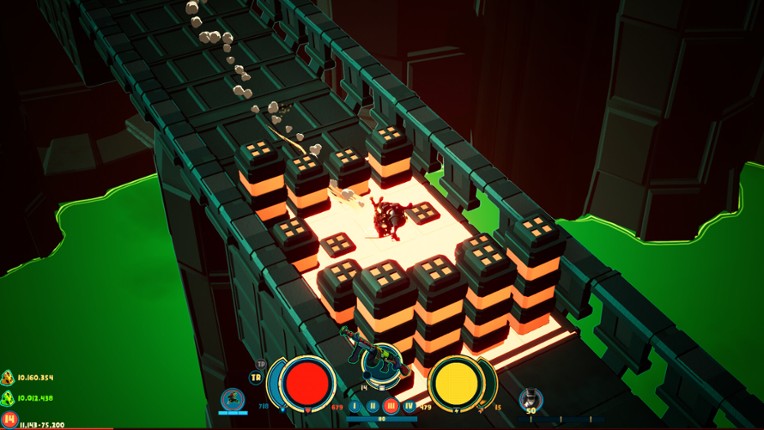Click the character portrait ability icon

point(233,400)
